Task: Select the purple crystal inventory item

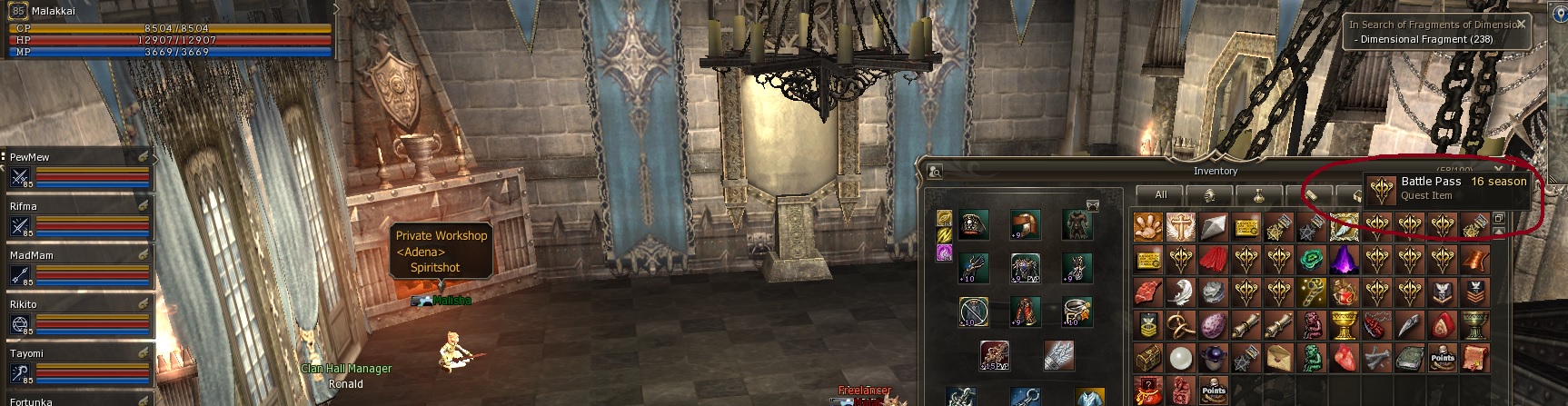Action: (1344, 261)
